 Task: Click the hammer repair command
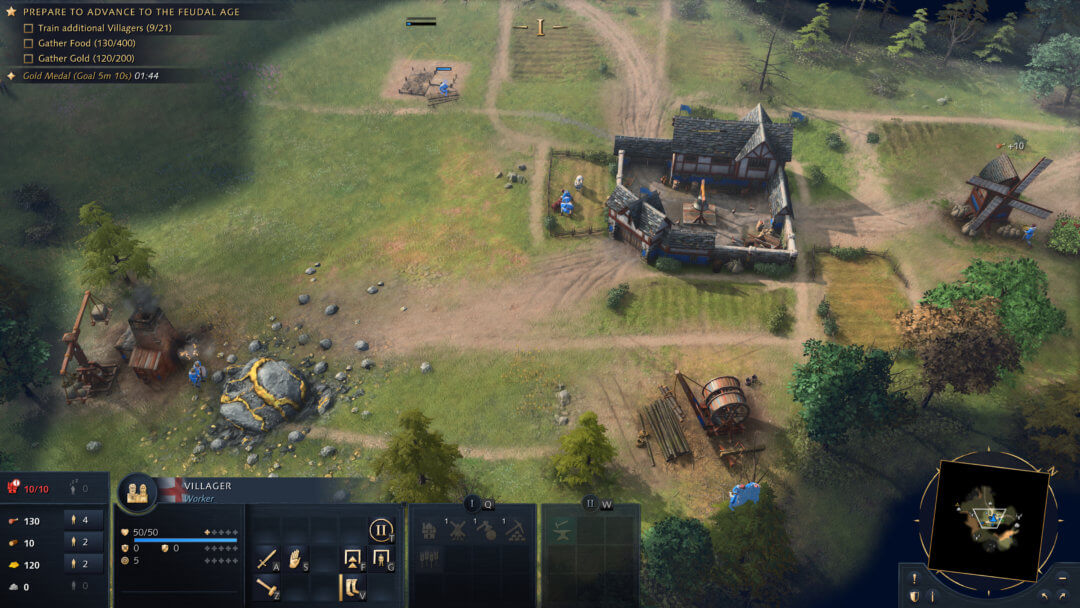[x=267, y=588]
